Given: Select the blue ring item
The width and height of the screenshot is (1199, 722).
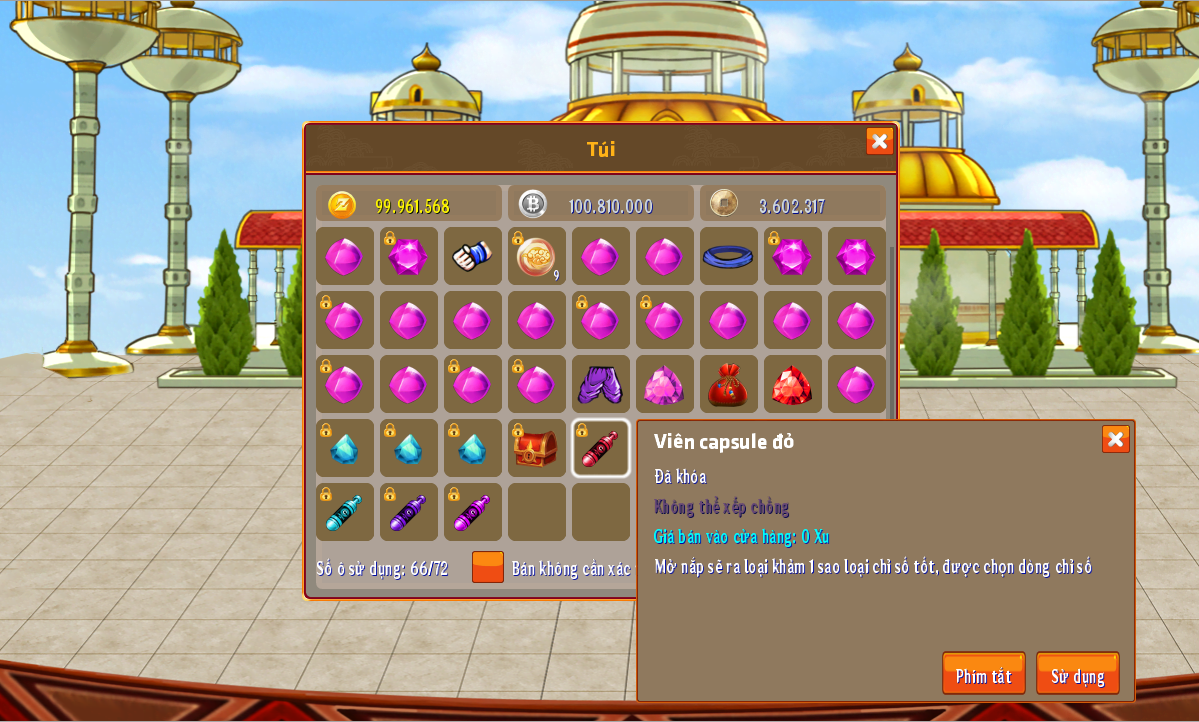Looking at the screenshot, I should [728, 256].
